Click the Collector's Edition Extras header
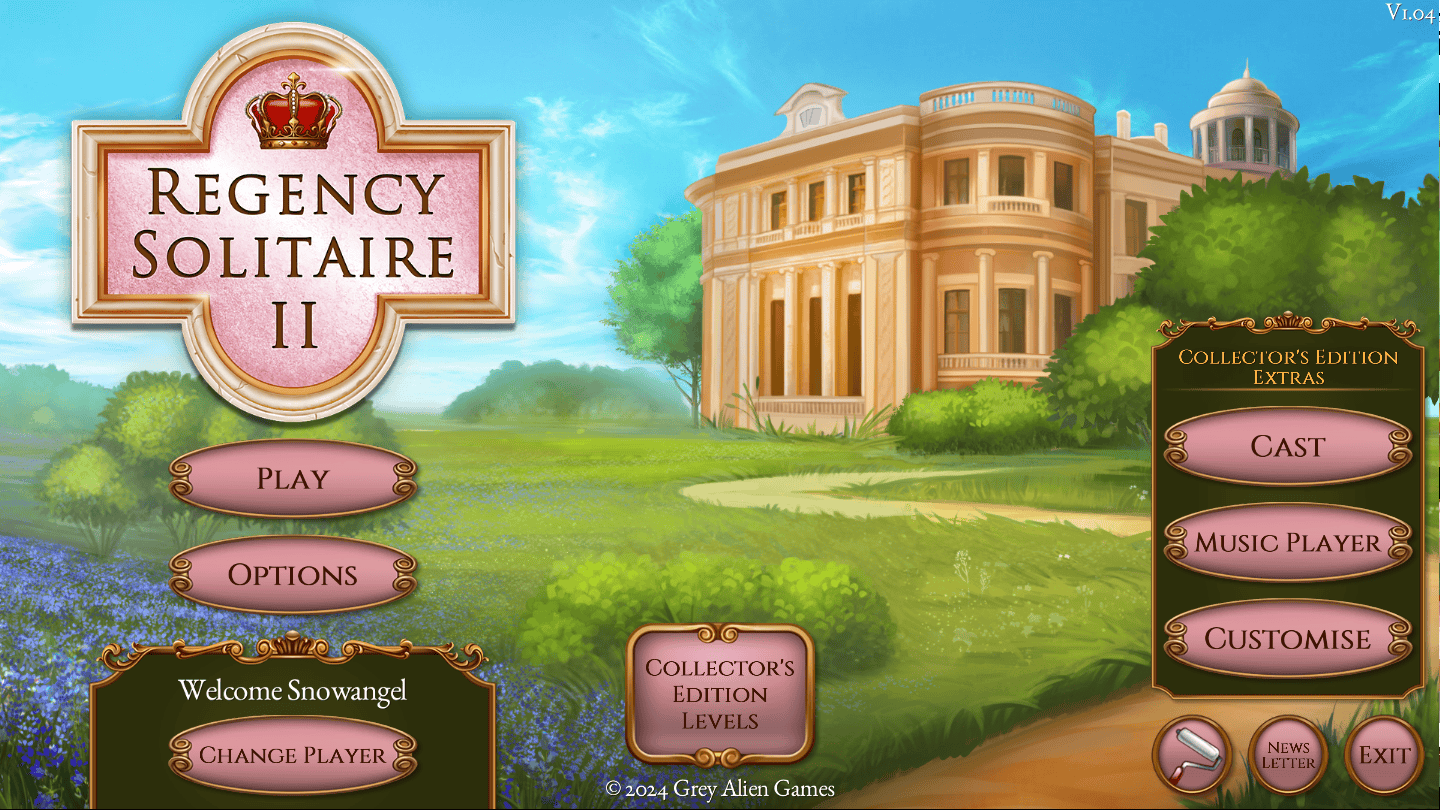1440x810 pixels. [x=1287, y=368]
